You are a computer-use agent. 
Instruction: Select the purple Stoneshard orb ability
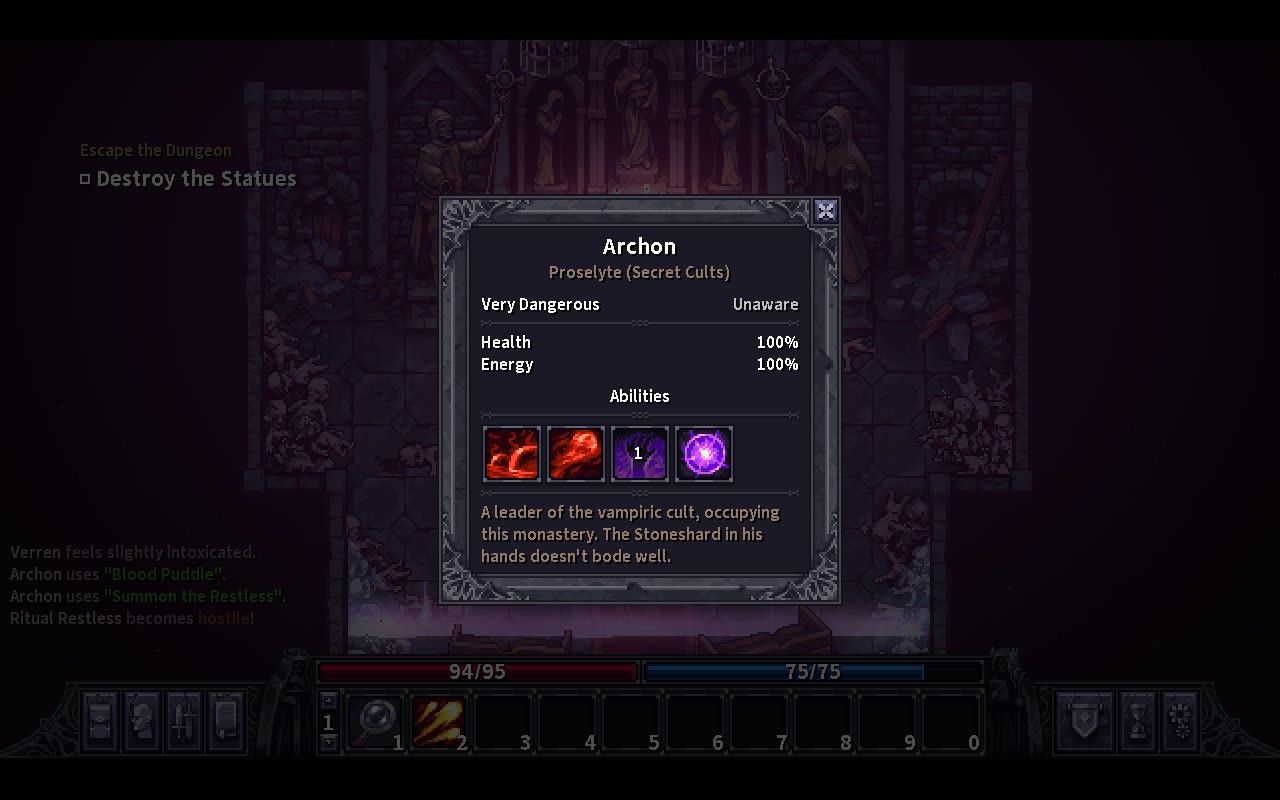(x=703, y=453)
